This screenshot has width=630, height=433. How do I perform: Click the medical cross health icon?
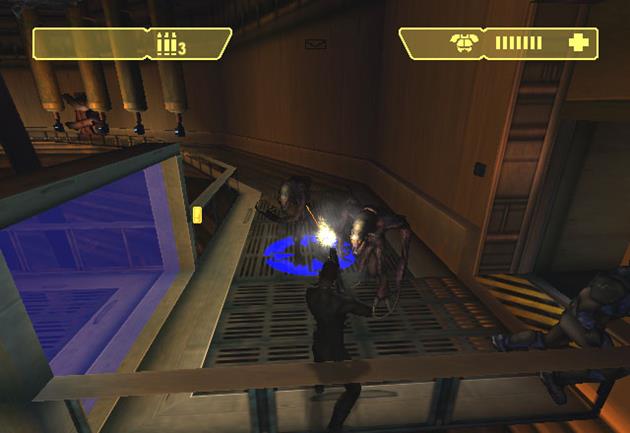pyautogui.click(x=577, y=43)
